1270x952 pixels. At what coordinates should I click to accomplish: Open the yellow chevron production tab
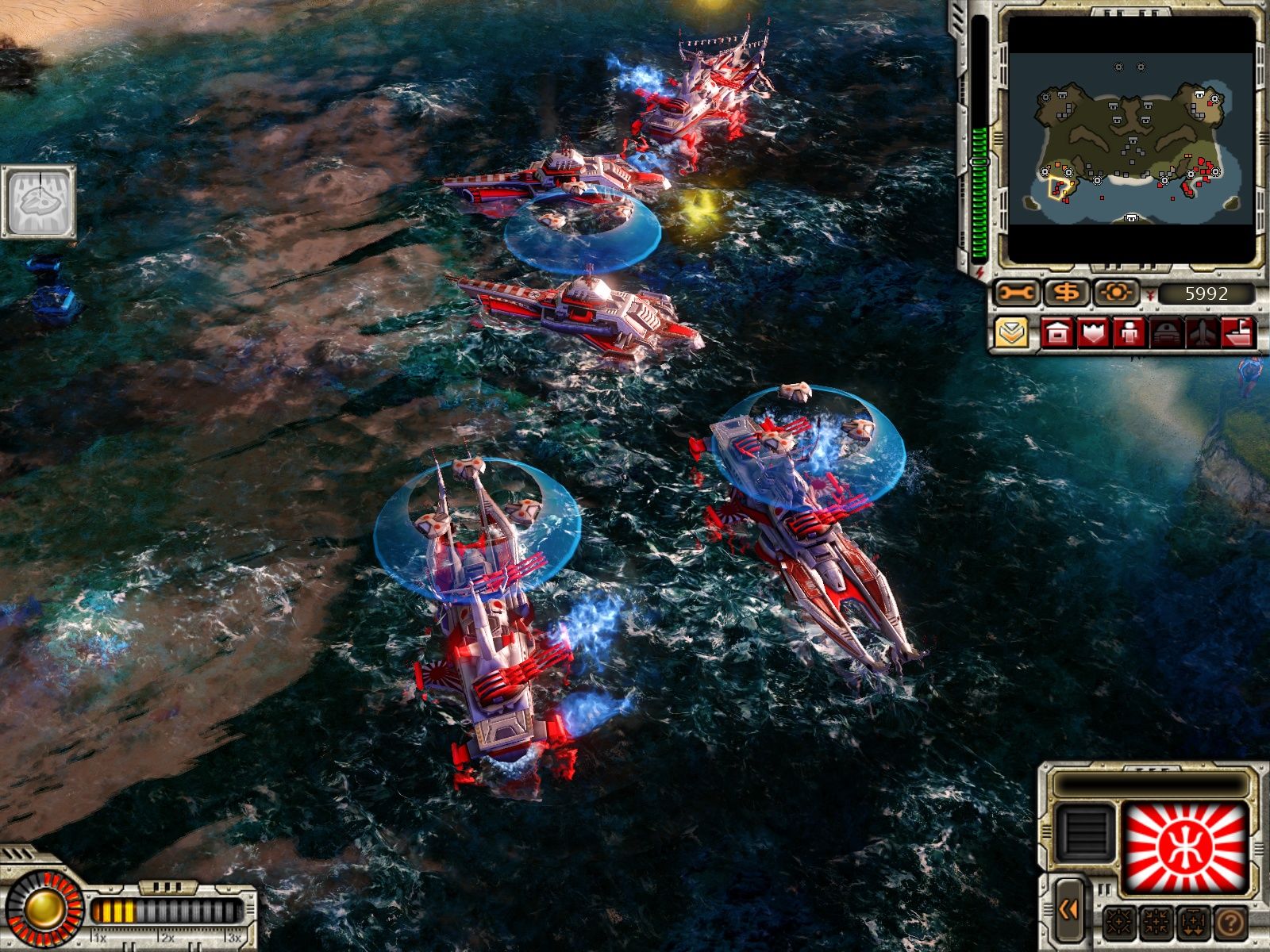click(1011, 332)
